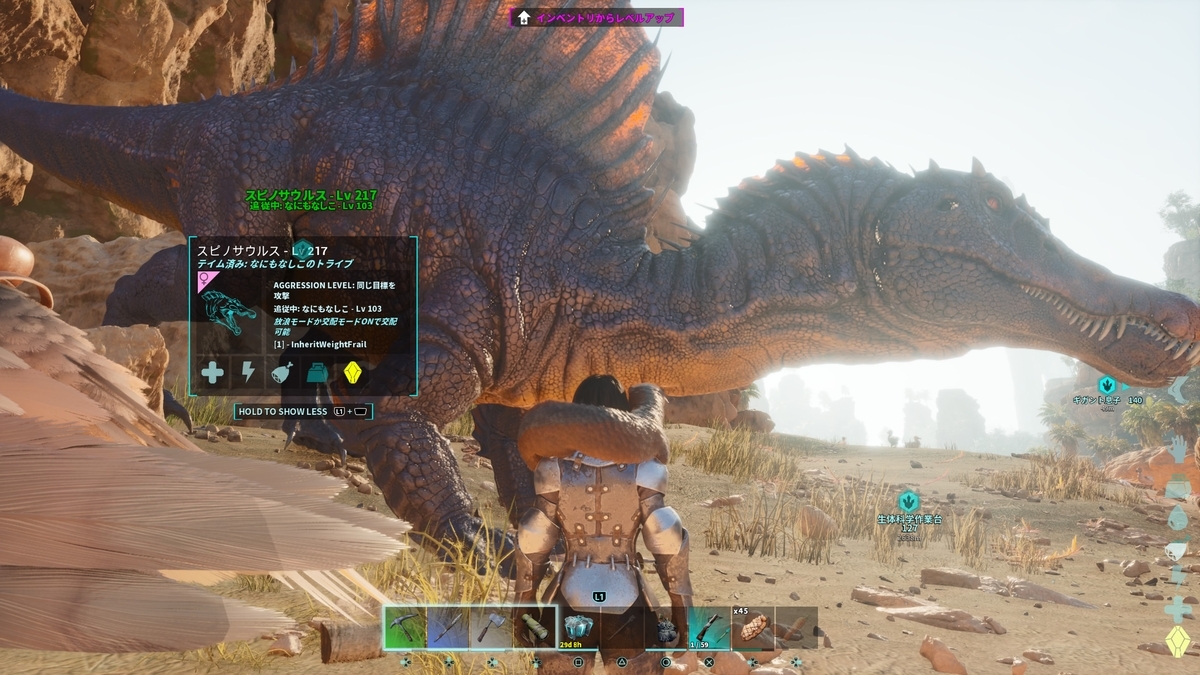
Task: Equip the spyglass from the hotbar
Action: click(x=535, y=627)
